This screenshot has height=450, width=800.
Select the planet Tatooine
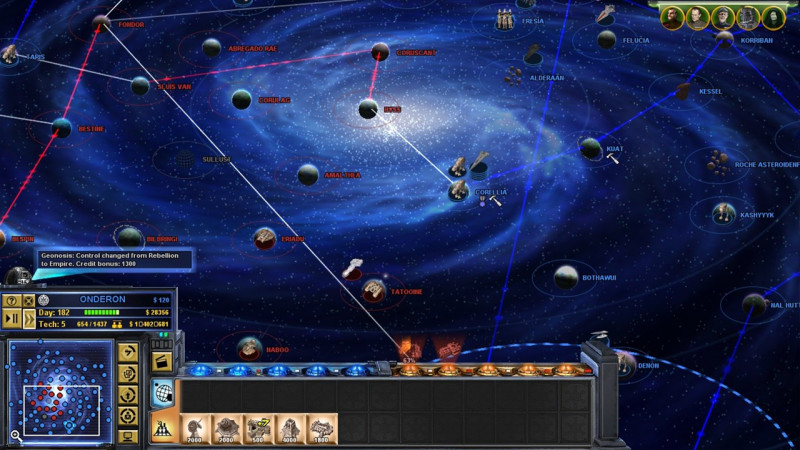[x=374, y=290]
